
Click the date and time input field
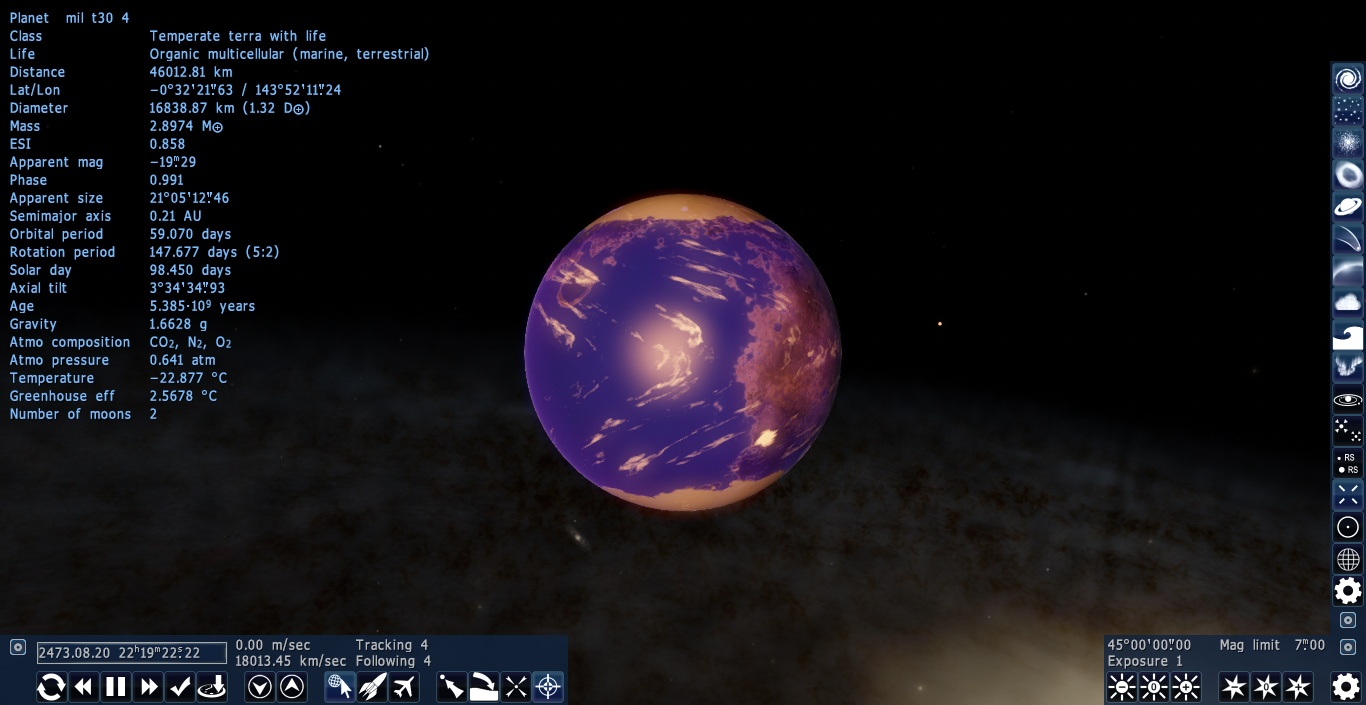131,653
